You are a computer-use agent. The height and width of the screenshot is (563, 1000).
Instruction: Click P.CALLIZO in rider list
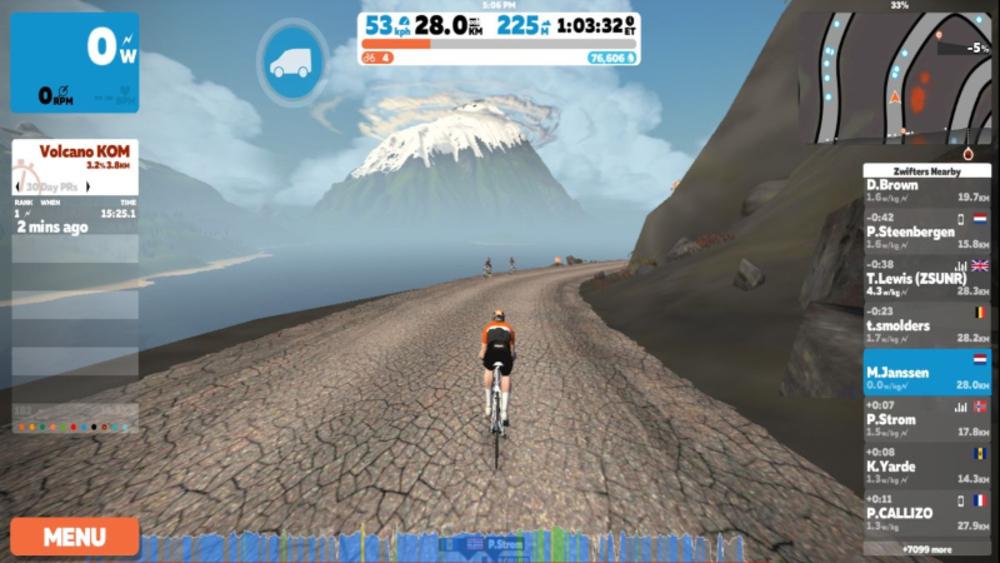click(x=926, y=513)
